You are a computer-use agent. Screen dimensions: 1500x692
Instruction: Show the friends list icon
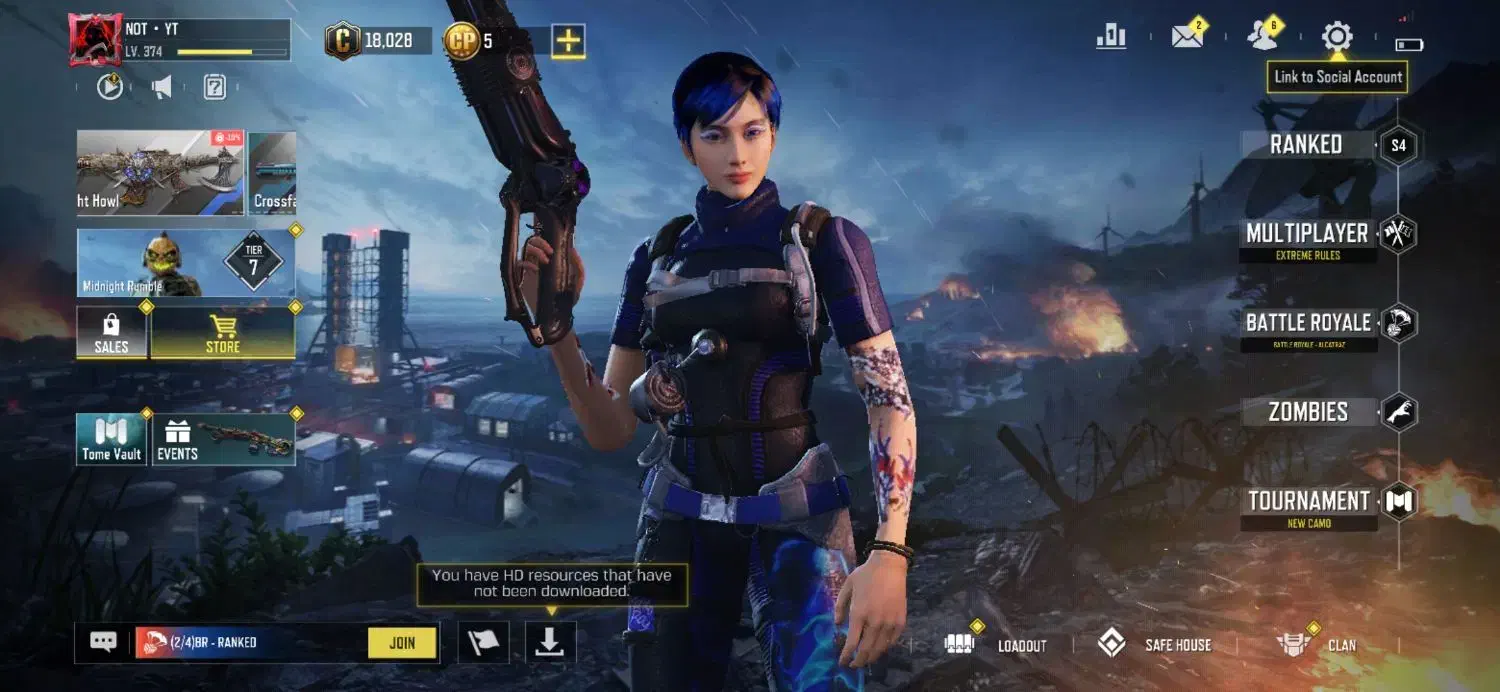[x=1262, y=36]
